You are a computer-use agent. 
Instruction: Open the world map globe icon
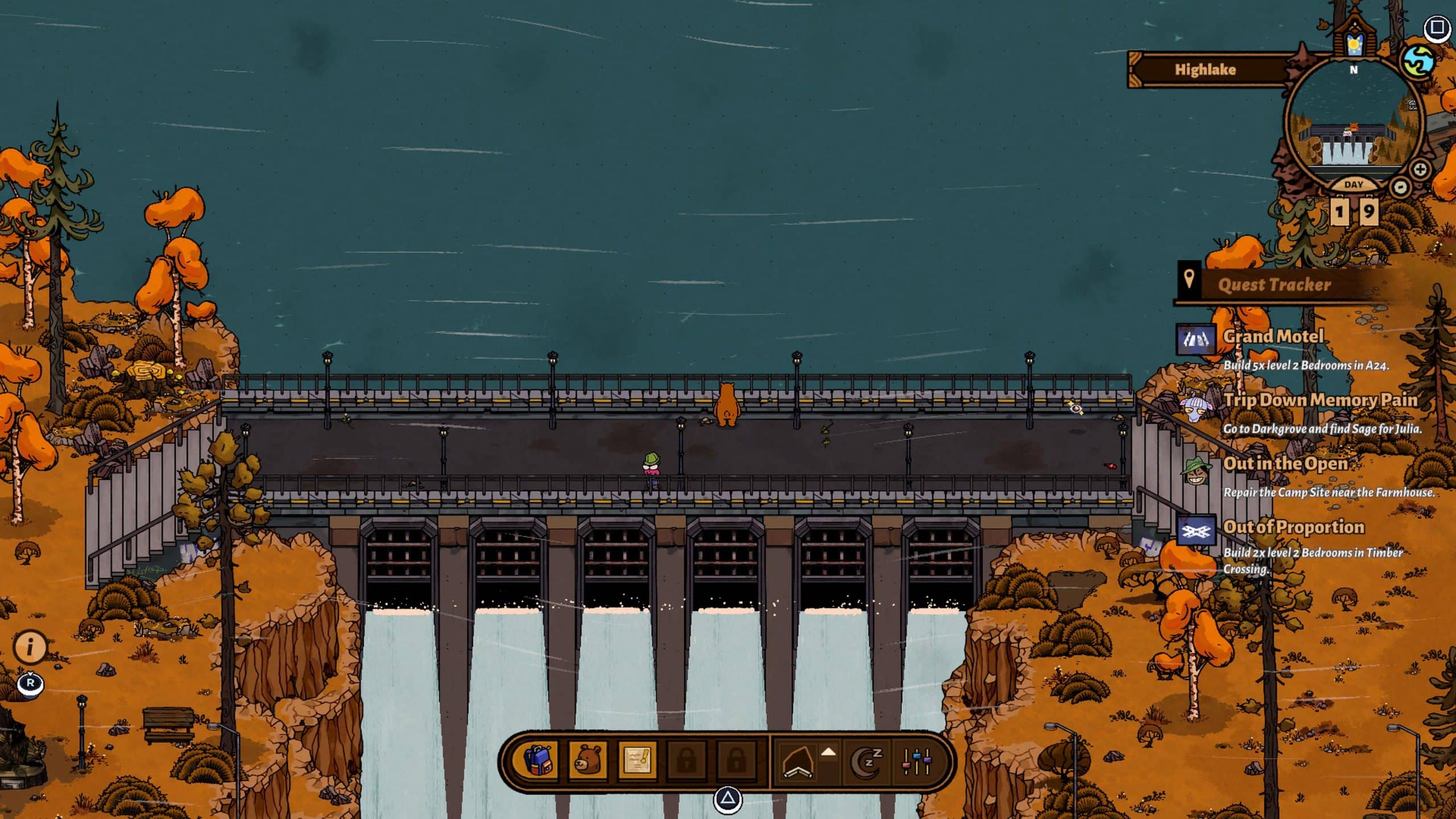[1420, 61]
